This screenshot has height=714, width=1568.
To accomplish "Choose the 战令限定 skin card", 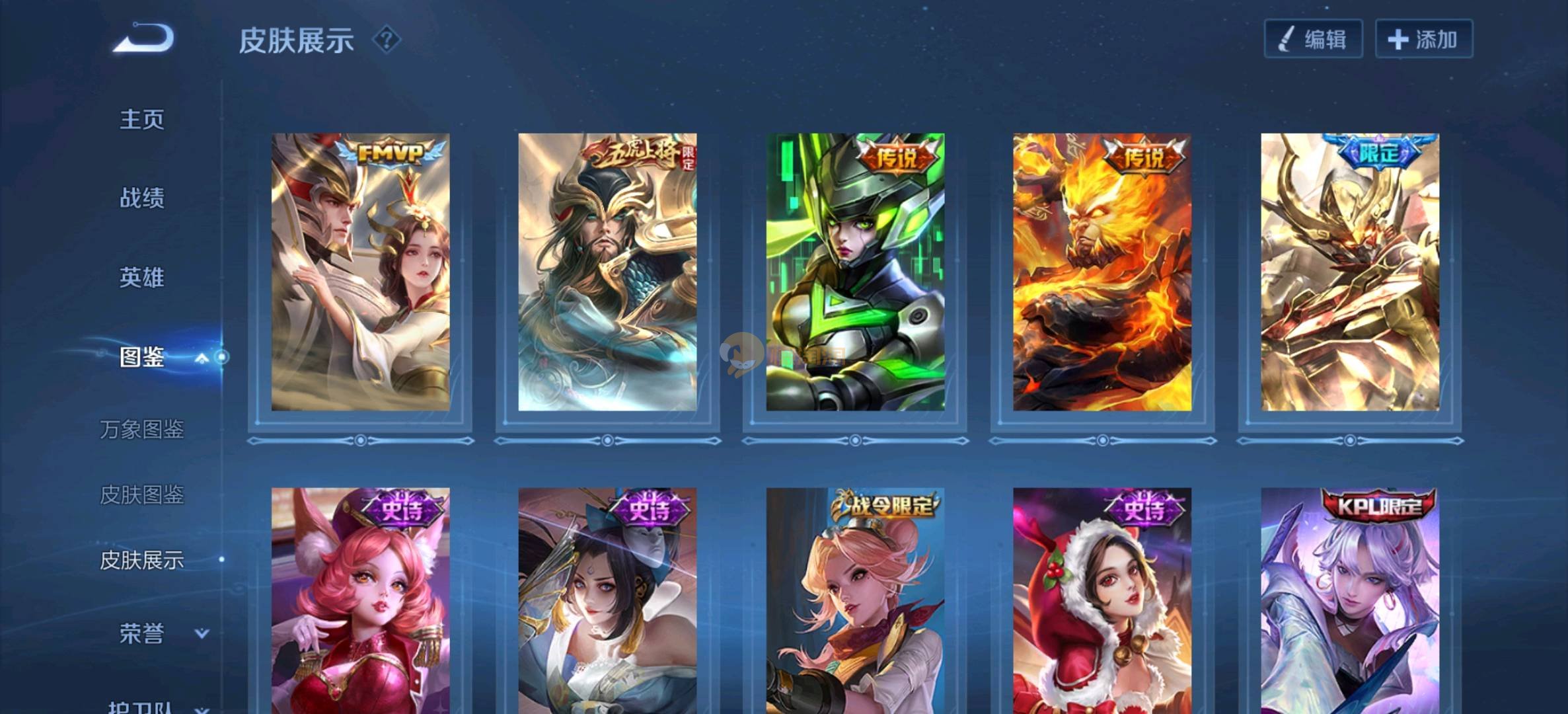I will [x=855, y=602].
